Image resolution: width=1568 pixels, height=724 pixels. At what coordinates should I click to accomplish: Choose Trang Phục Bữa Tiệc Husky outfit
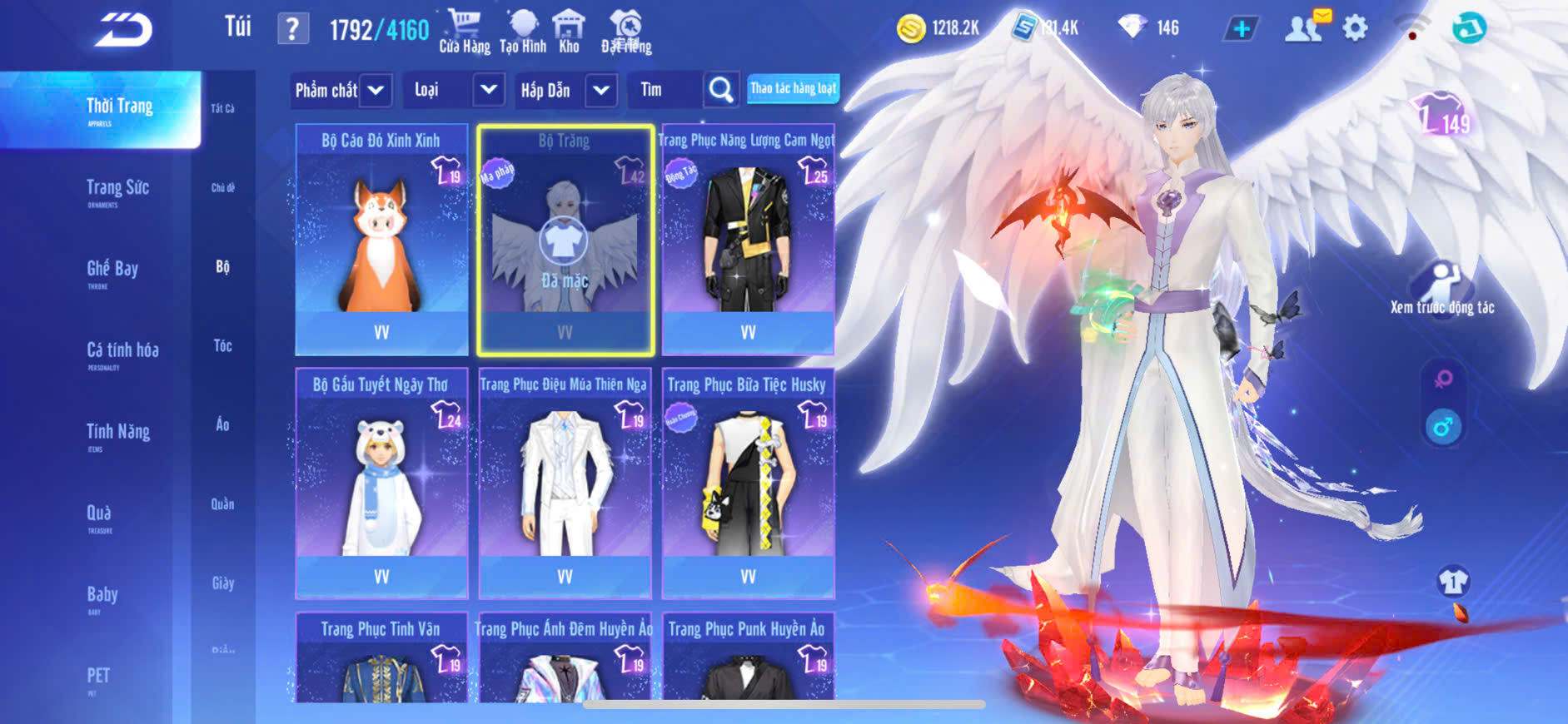point(748,483)
